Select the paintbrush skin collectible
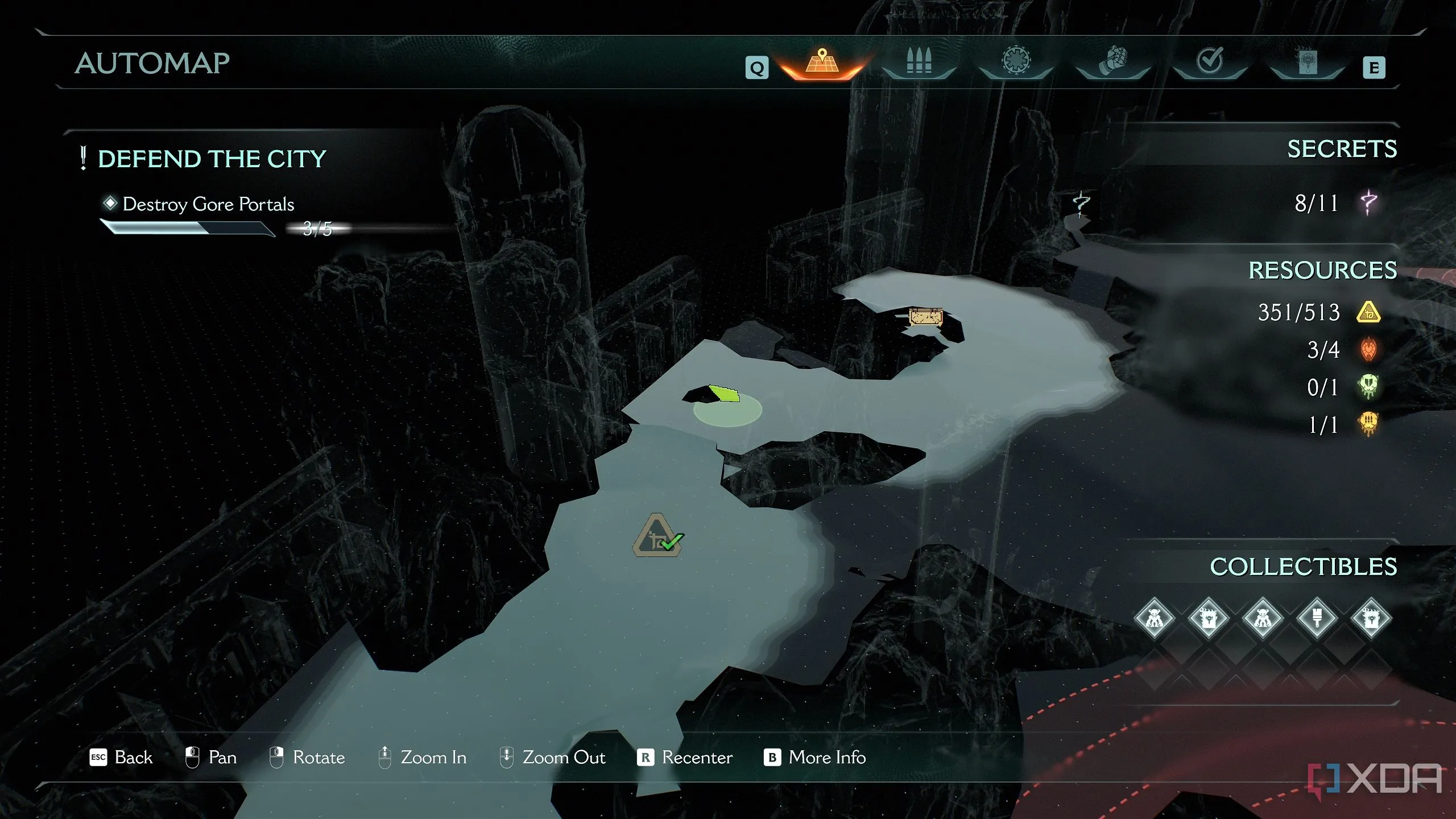Viewport: 1456px width, 819px height. (x=1317, y=618)
